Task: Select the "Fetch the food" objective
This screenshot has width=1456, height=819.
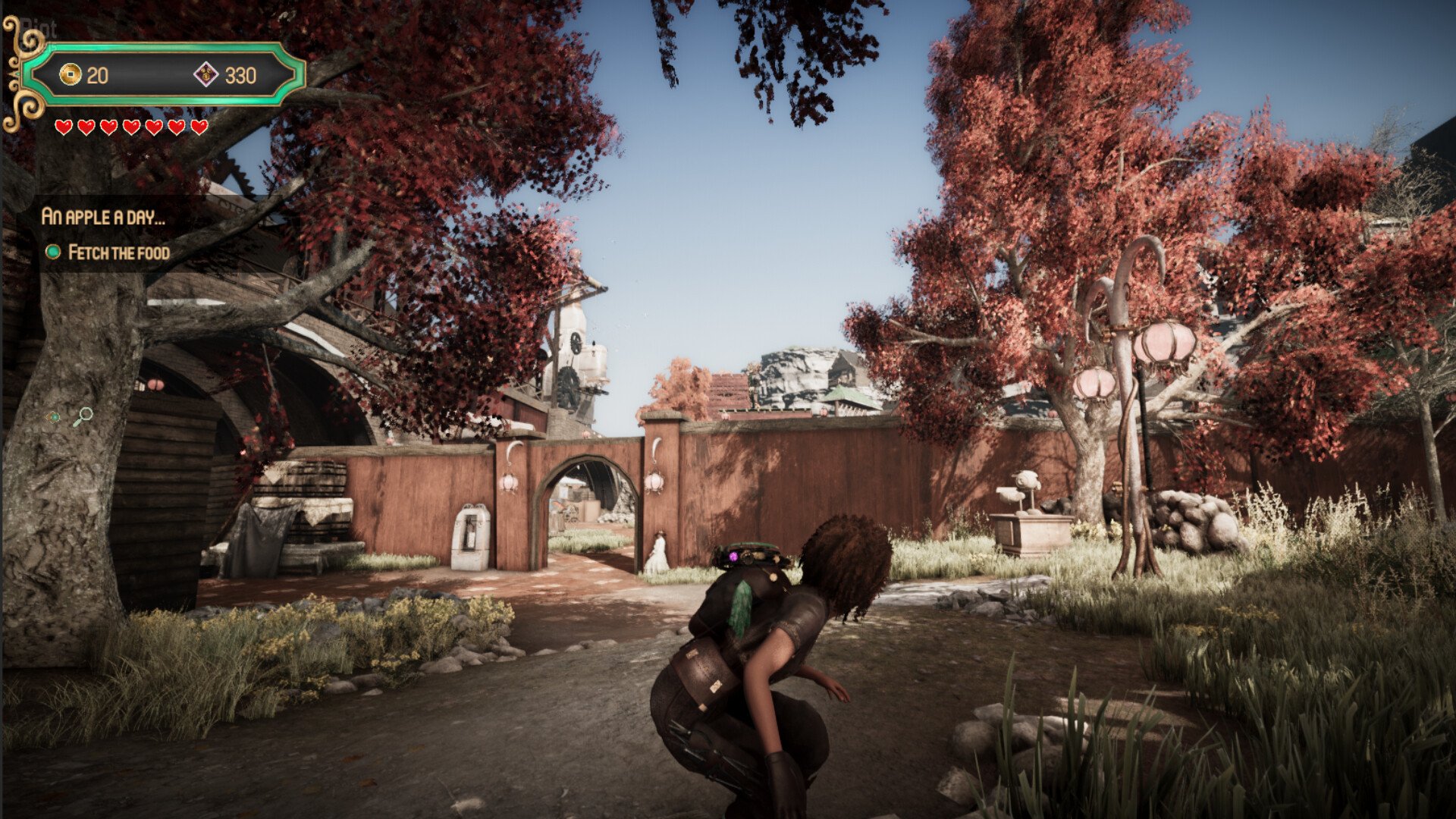Action: pos(118,253)
